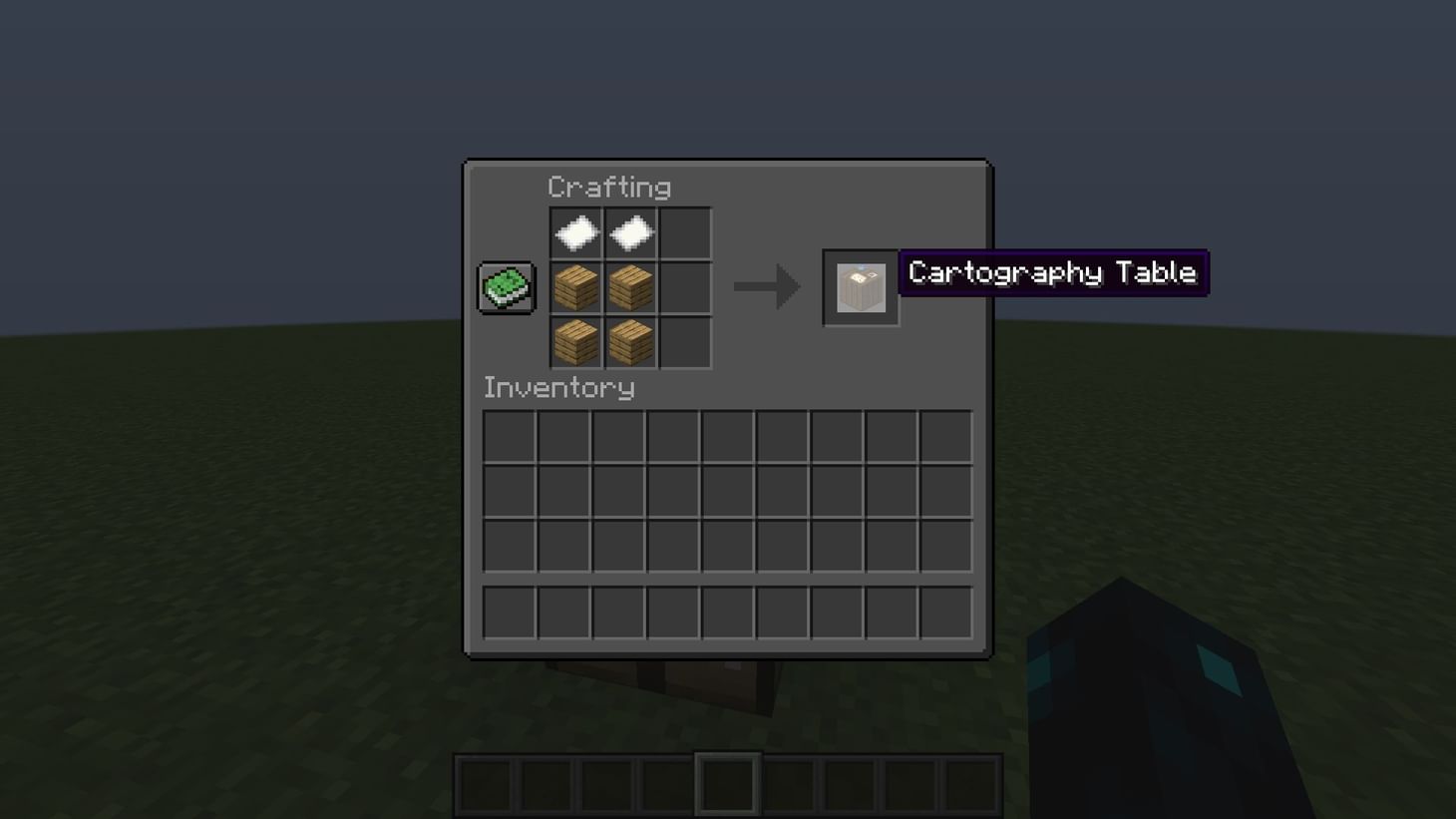
Task: Click the middle slot of the second inventory row
Action: (727, 490)
